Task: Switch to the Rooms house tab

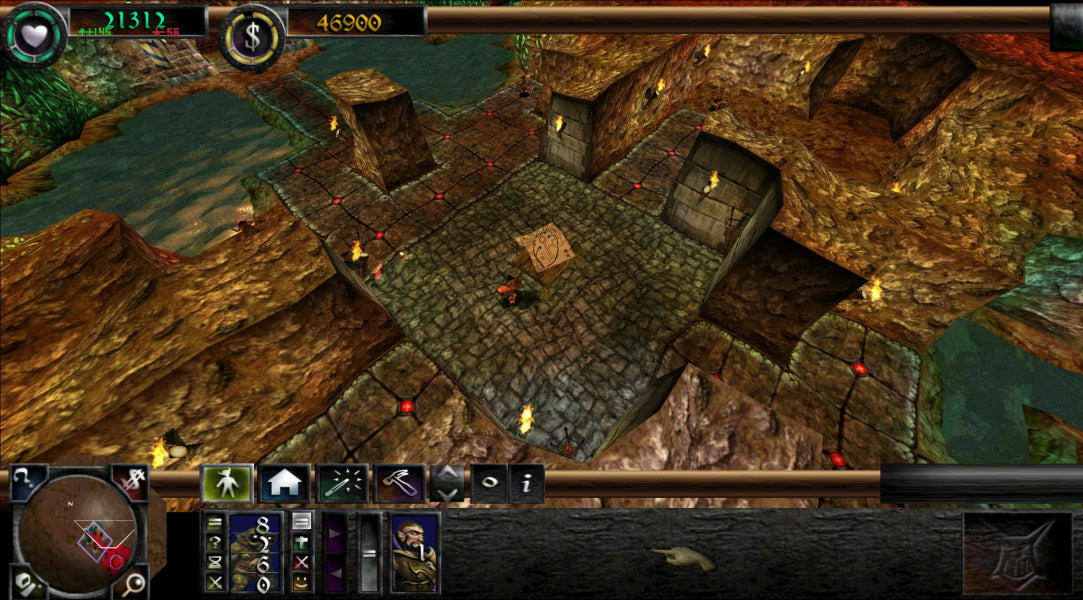Action: [x=285, y=484]
